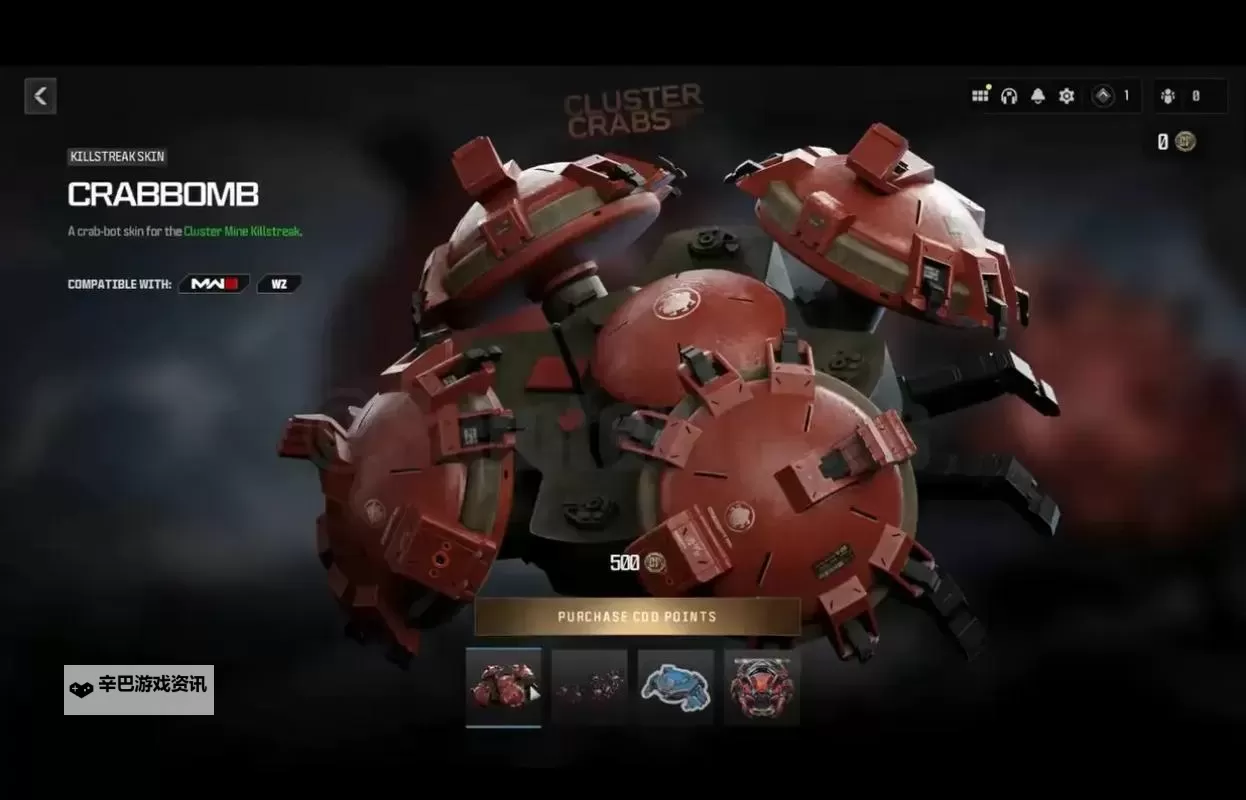Screen dimensions: 1246x800
Task: Show notifications via the bell icon
Action: point(1038,96)
